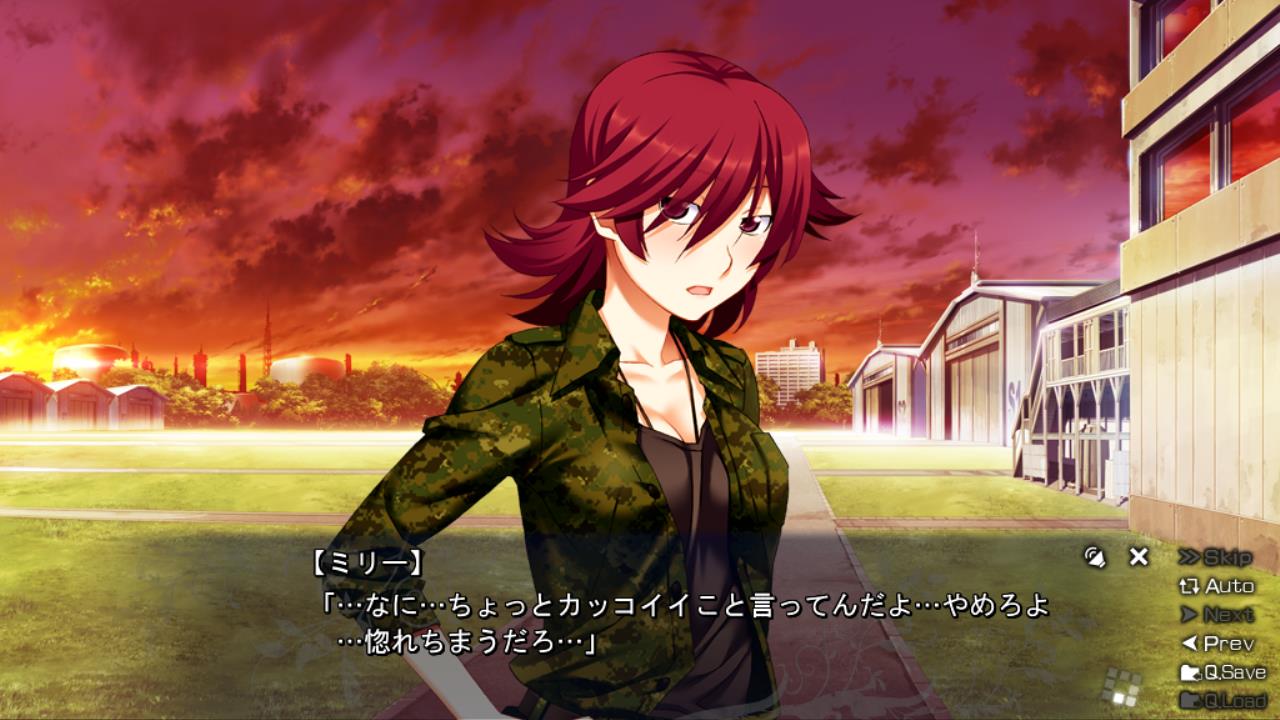Replay the voice line with the speaker icon
The width and height of the screenshot is (1280, 720).
[x=1095, y=557]
